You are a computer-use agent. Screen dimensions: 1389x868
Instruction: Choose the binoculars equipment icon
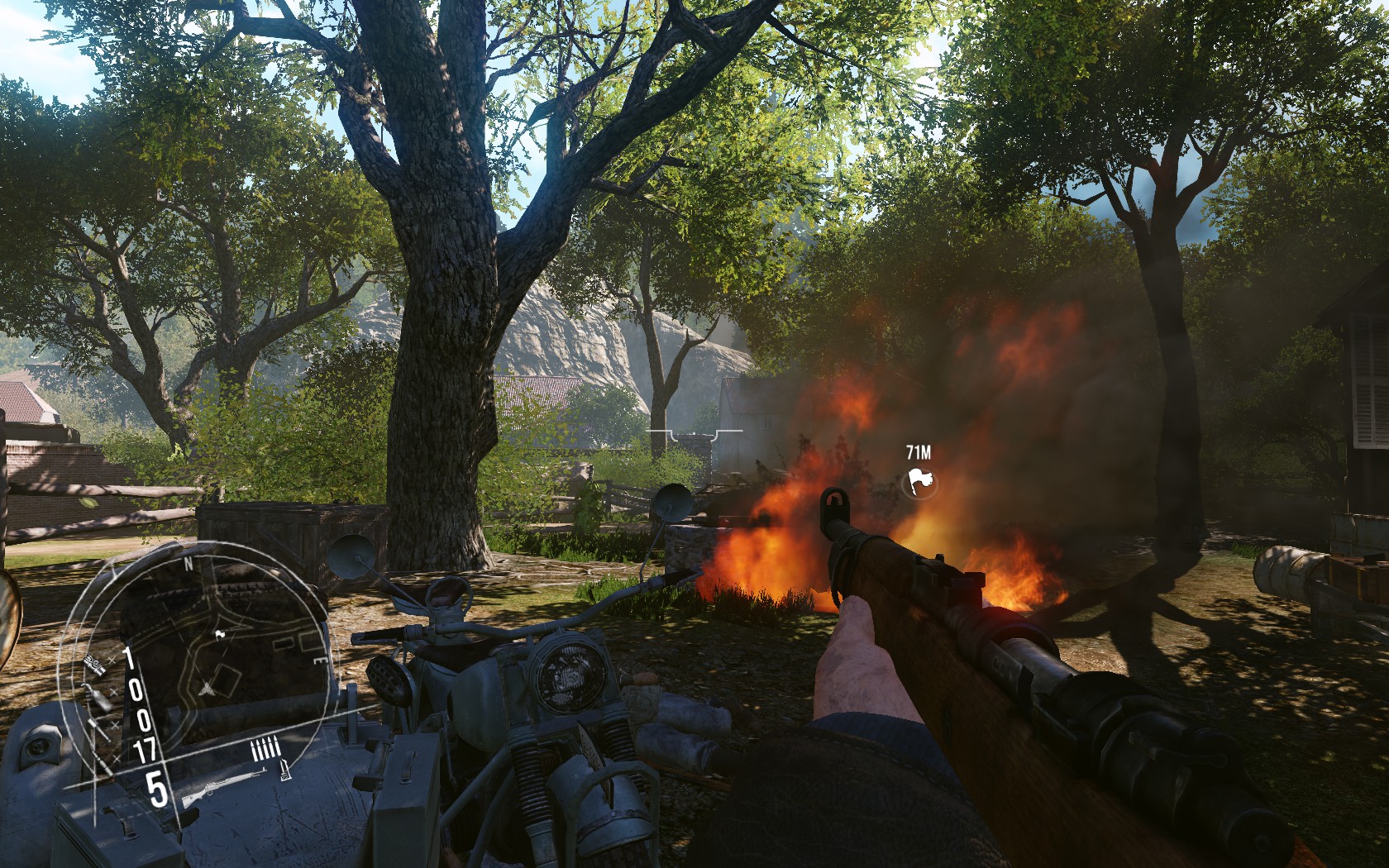(x=93, y=665)
